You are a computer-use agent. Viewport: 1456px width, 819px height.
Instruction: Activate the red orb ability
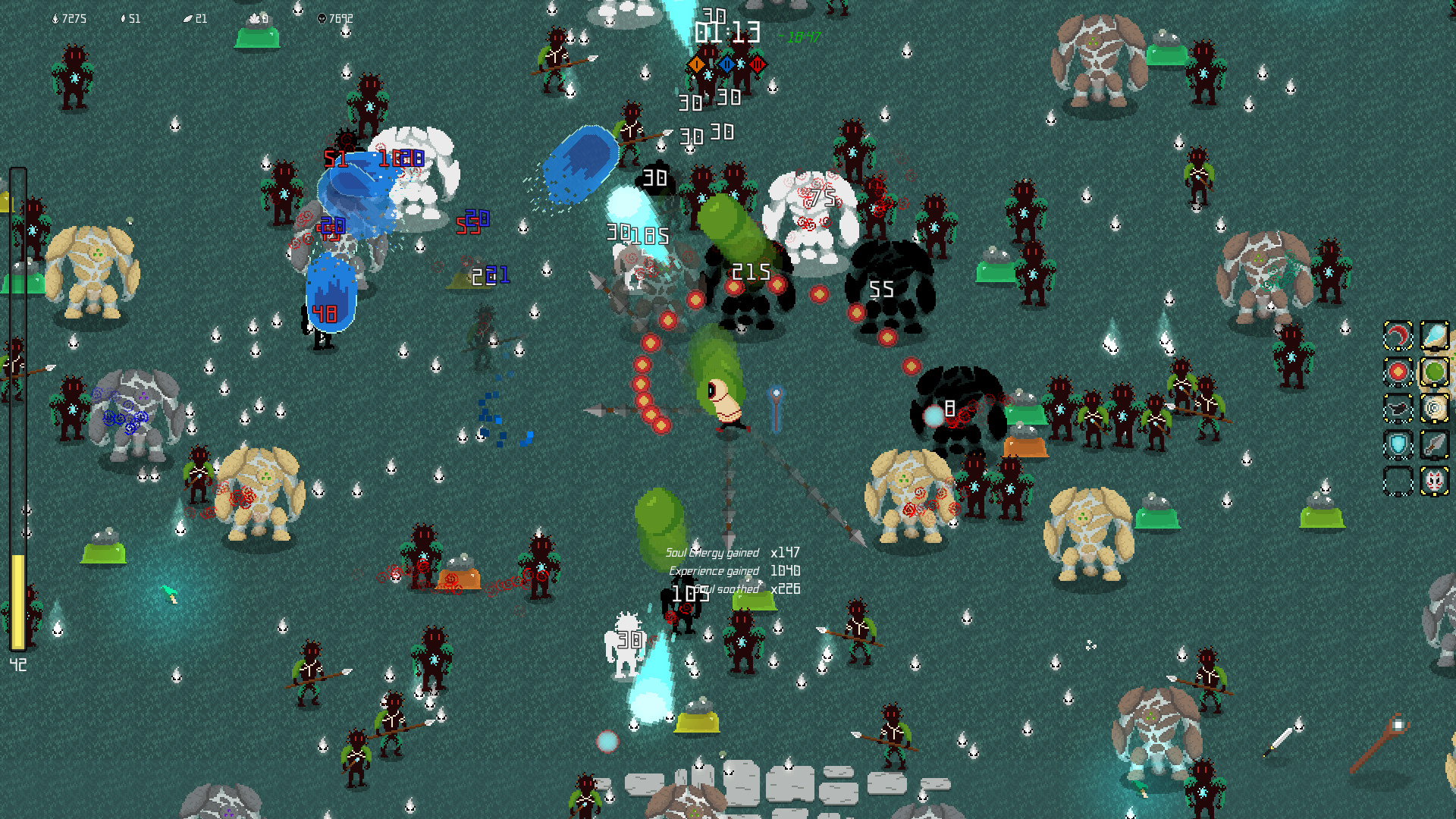(x=1398, y=371)
